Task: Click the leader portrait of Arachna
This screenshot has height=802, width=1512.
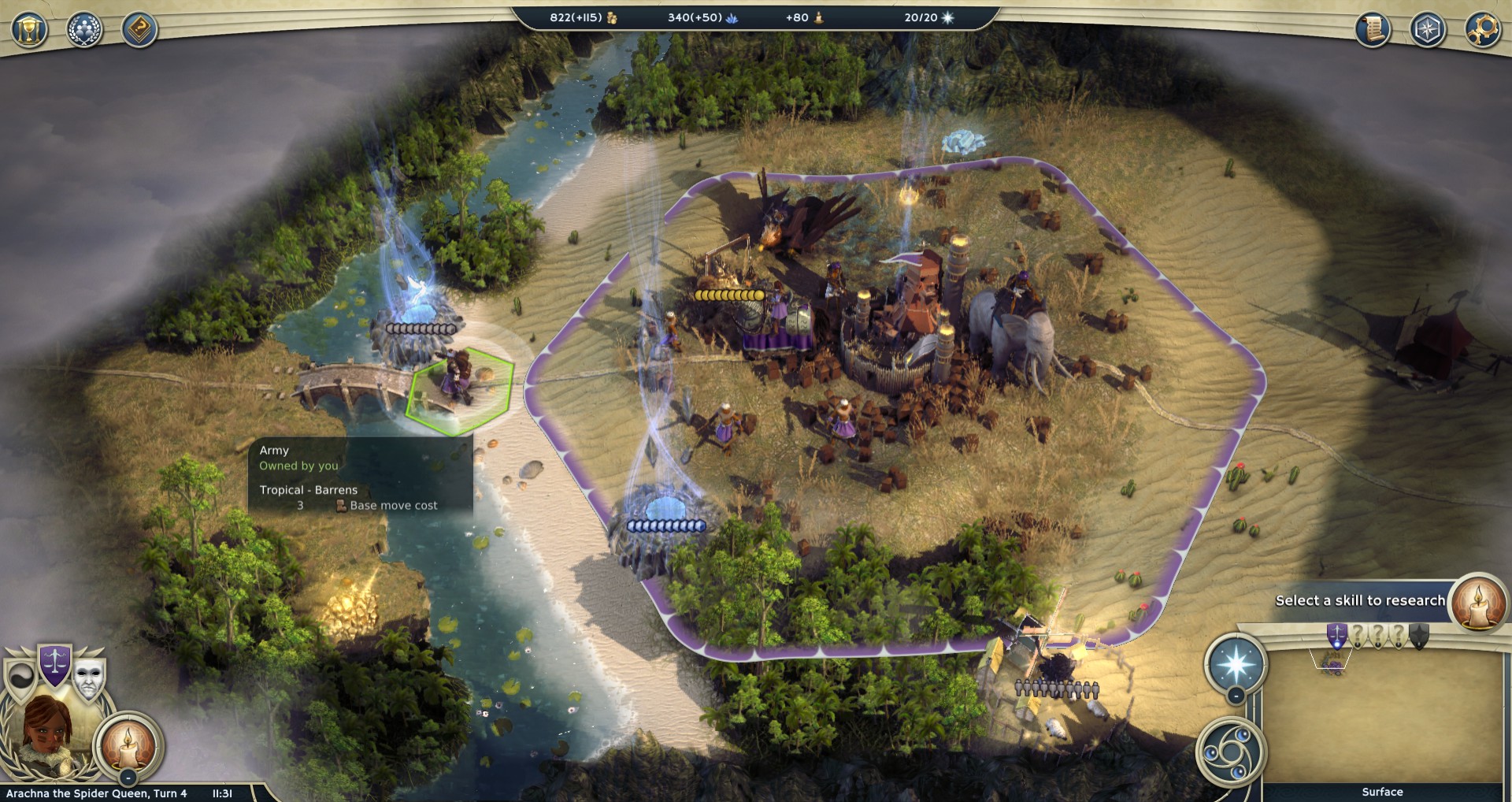Action: pyautogui.click(x=45, y=734)
